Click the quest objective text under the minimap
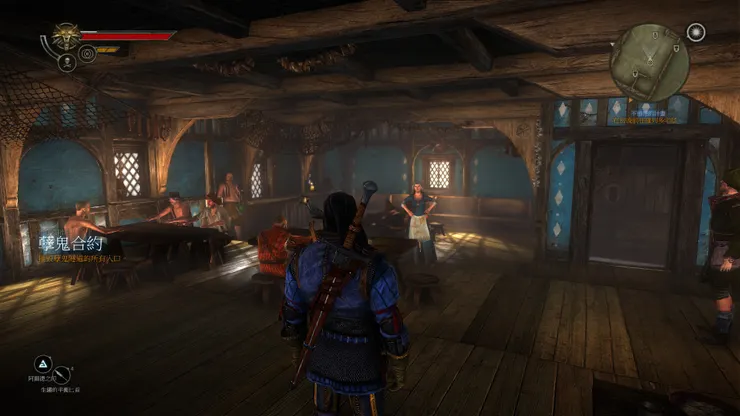Image resolution: width=740 pixels, height=416 pixels. [644, 117]
